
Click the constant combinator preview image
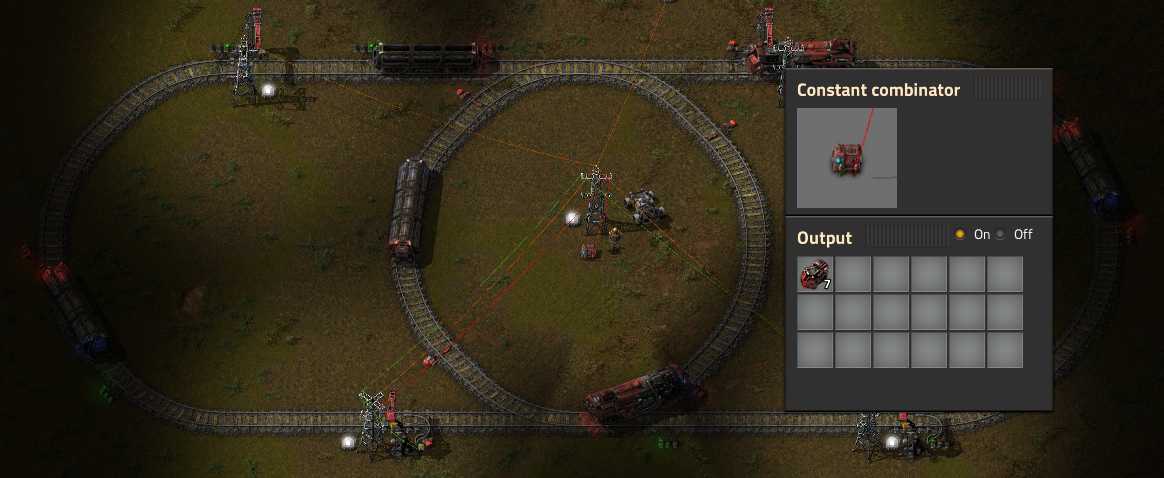(847, 158)
